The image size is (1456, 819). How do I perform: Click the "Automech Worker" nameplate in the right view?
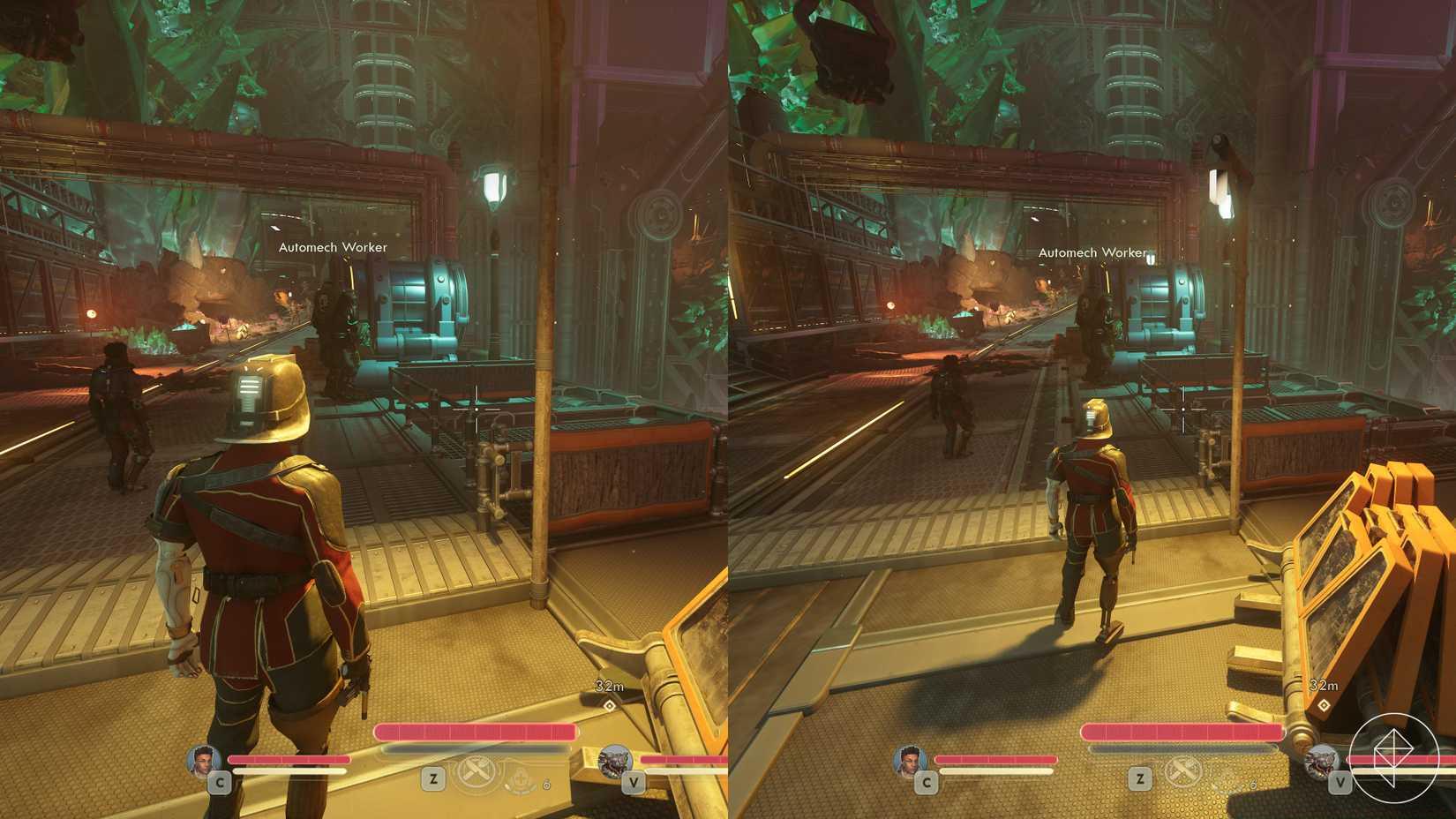tap(1092, 252)
